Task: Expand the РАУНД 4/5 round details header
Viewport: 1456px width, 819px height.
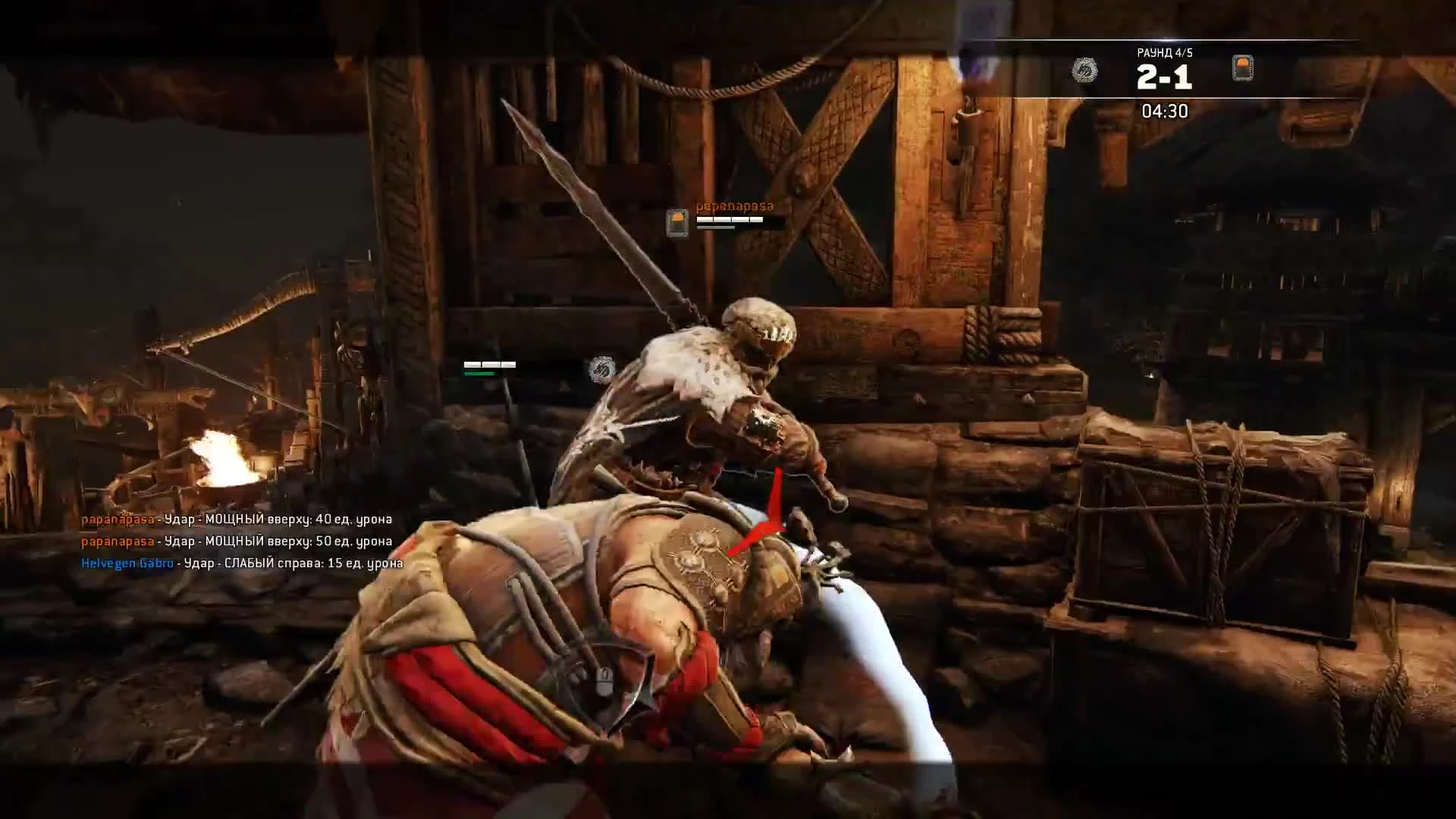Action: (1166, 52)
